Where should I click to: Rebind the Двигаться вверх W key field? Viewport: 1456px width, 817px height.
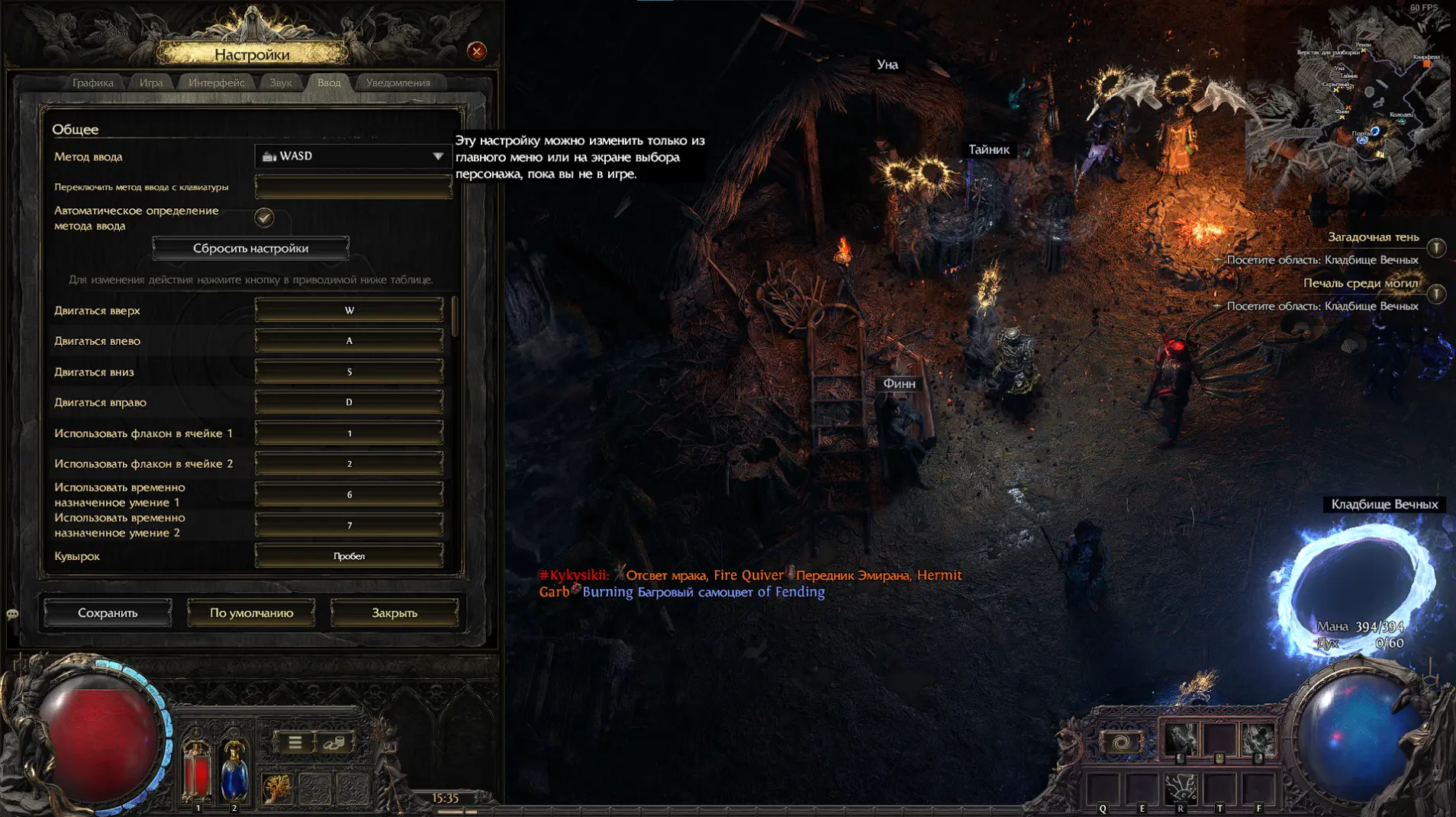click(349, 310)
